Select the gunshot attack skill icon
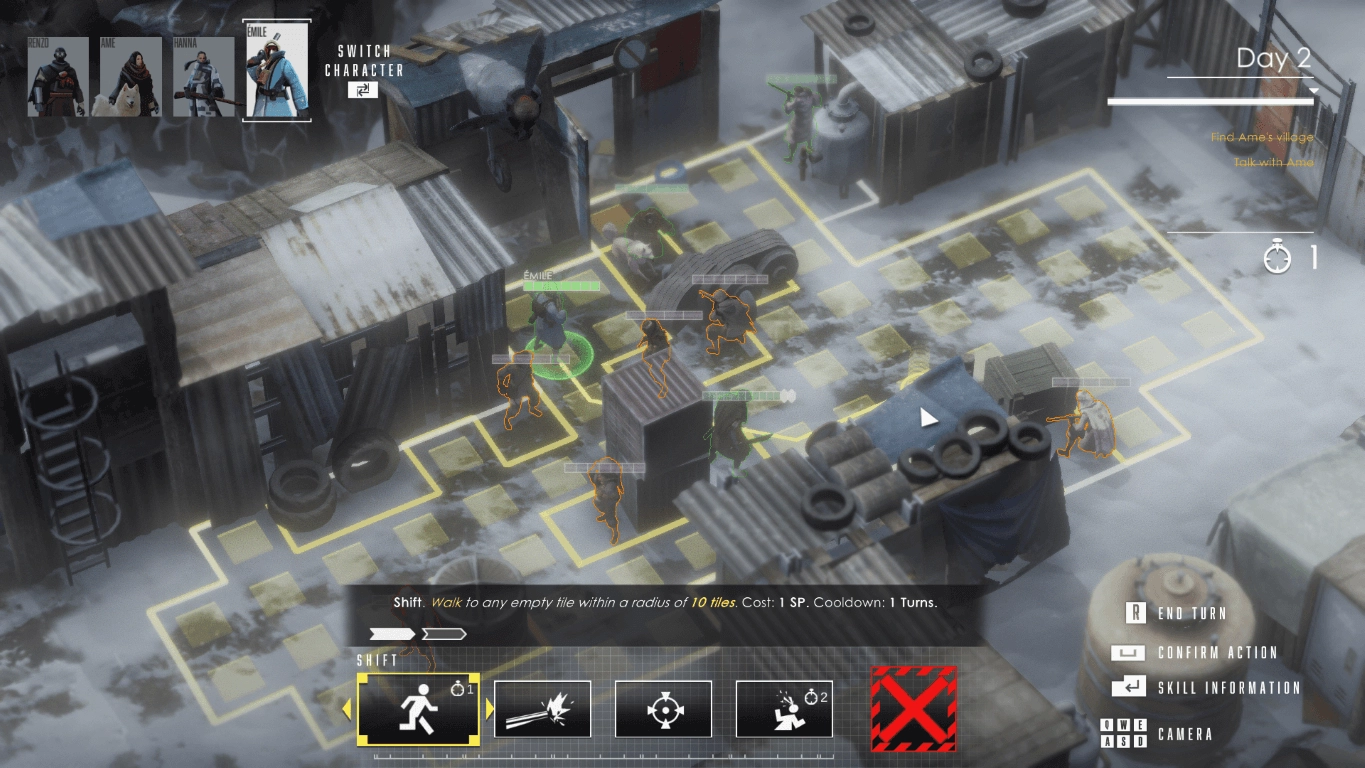This screenshot has height=768, width=1365. (542, 709)
